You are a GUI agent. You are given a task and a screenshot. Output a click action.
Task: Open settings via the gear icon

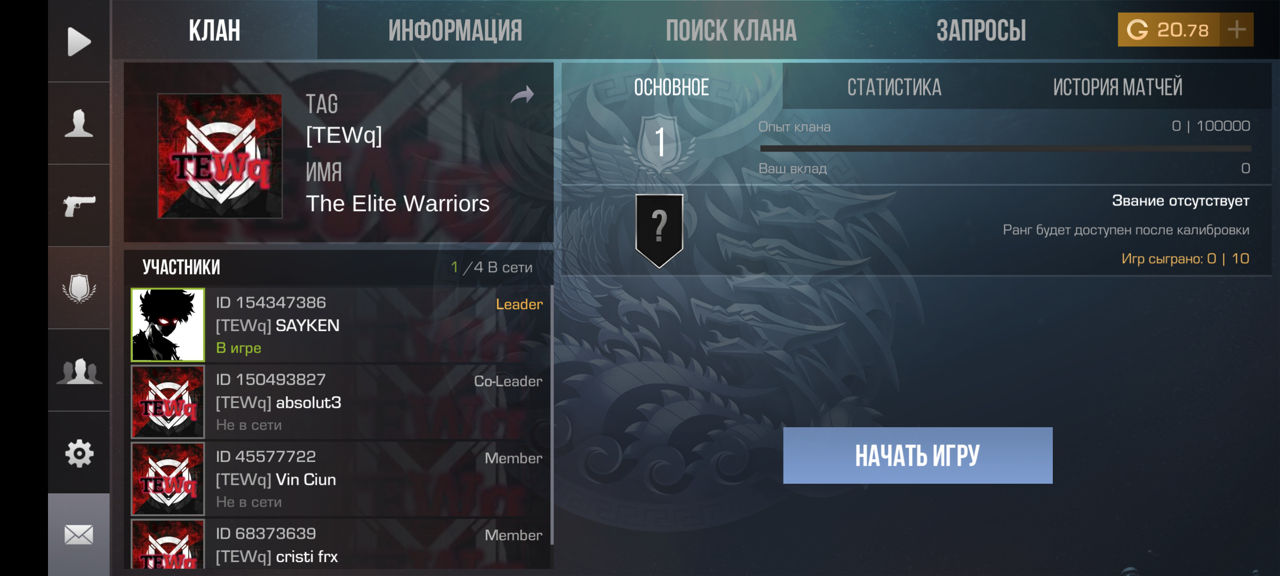[79, 453]
